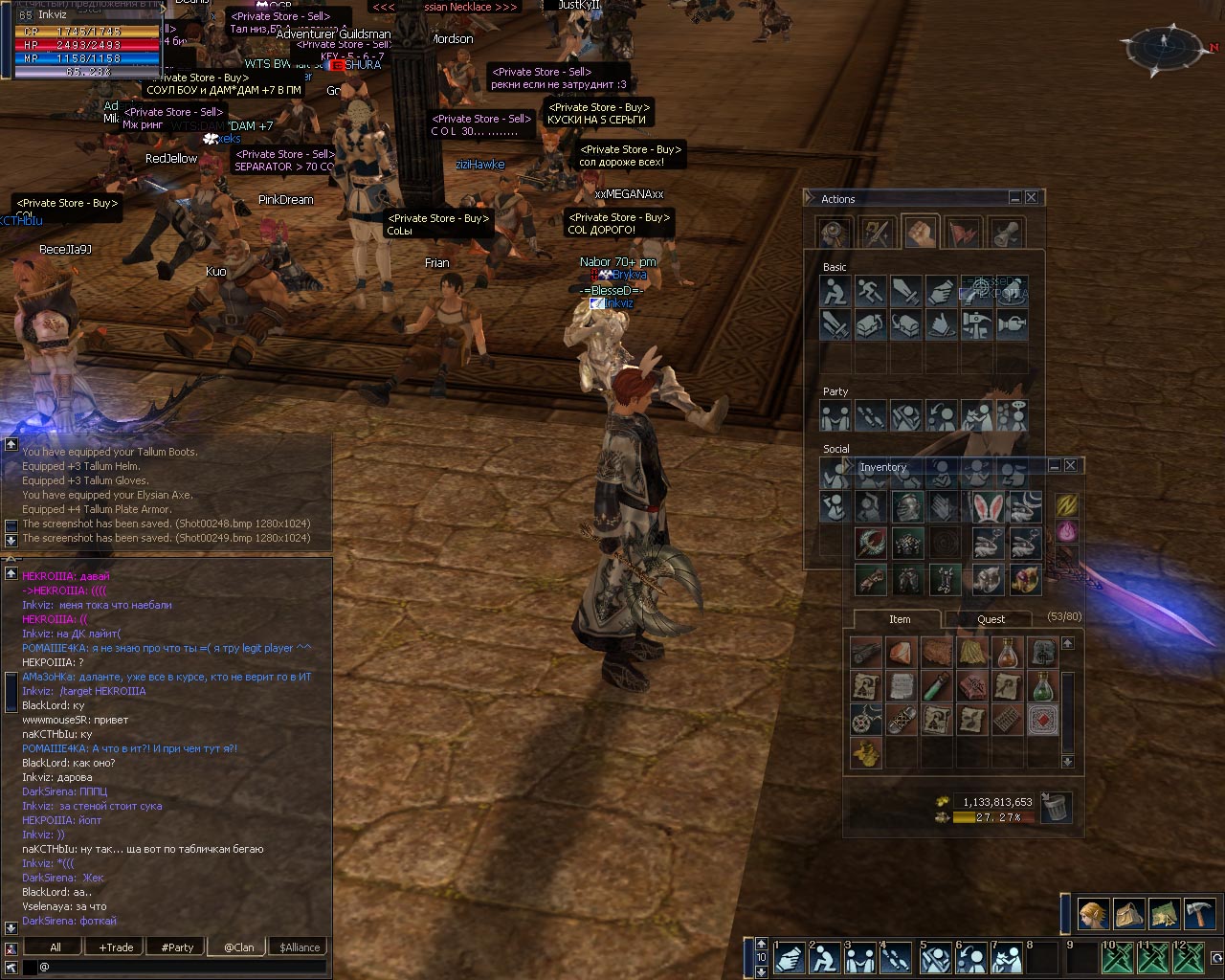The height and width of the screenshot is (980, 1225).
Task: Open the character status elf-head icon
Action: (x=1094, y=913)
